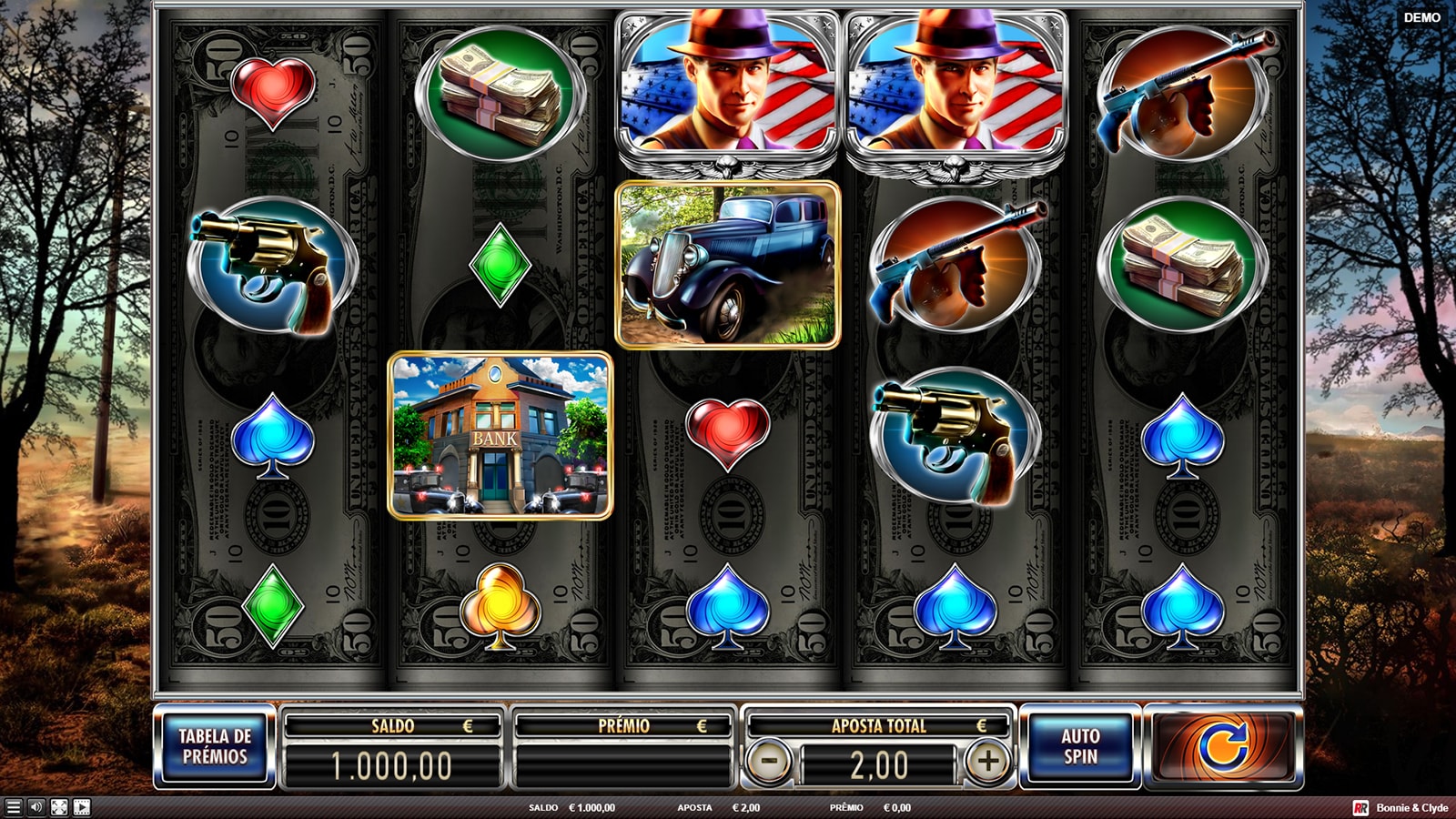Toggle the sound speaker icon
1456x819 pixels.
point(36,807)
